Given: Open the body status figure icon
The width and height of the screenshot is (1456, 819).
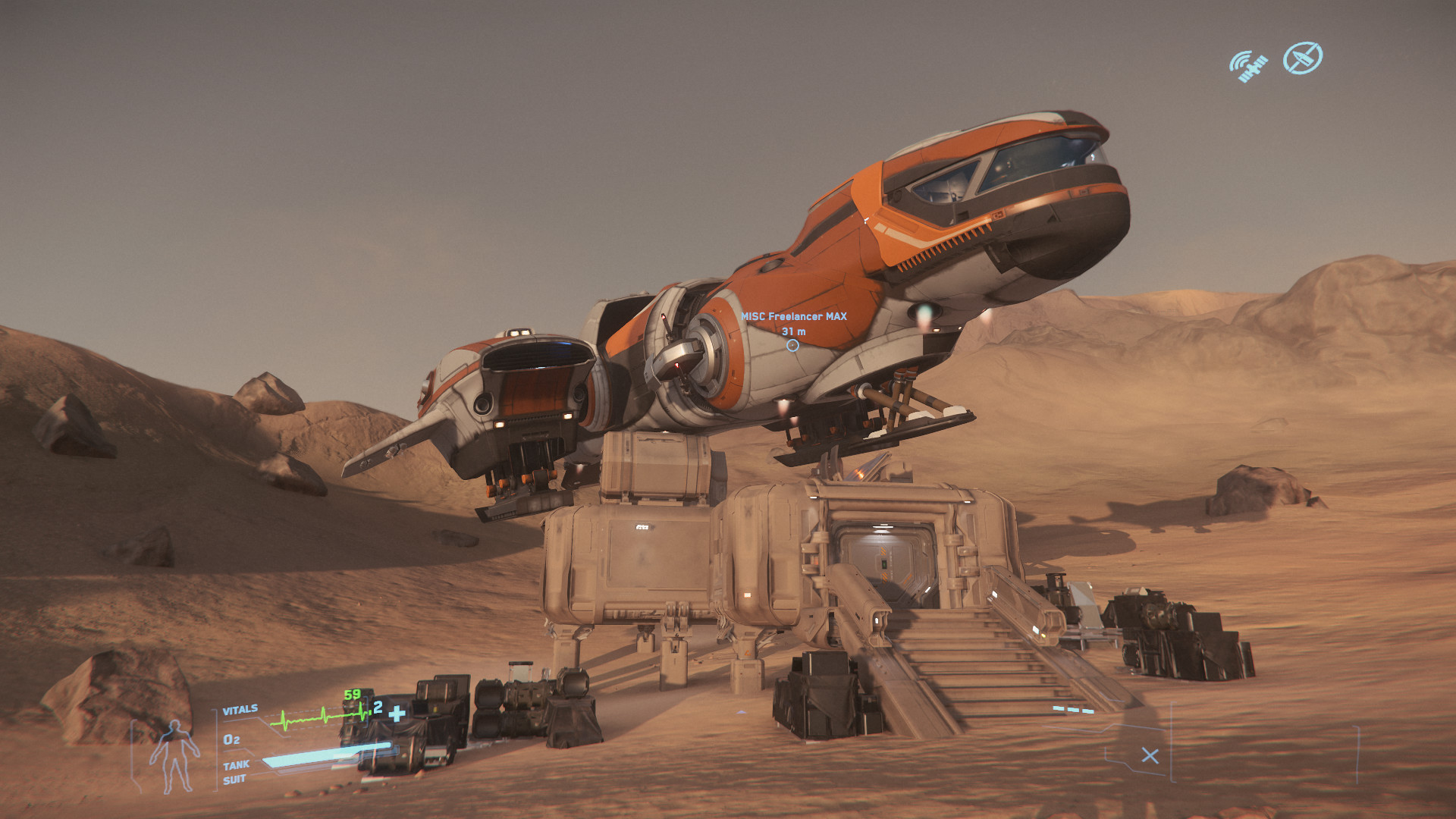Looking at the screenshot, I should (174, 755).
